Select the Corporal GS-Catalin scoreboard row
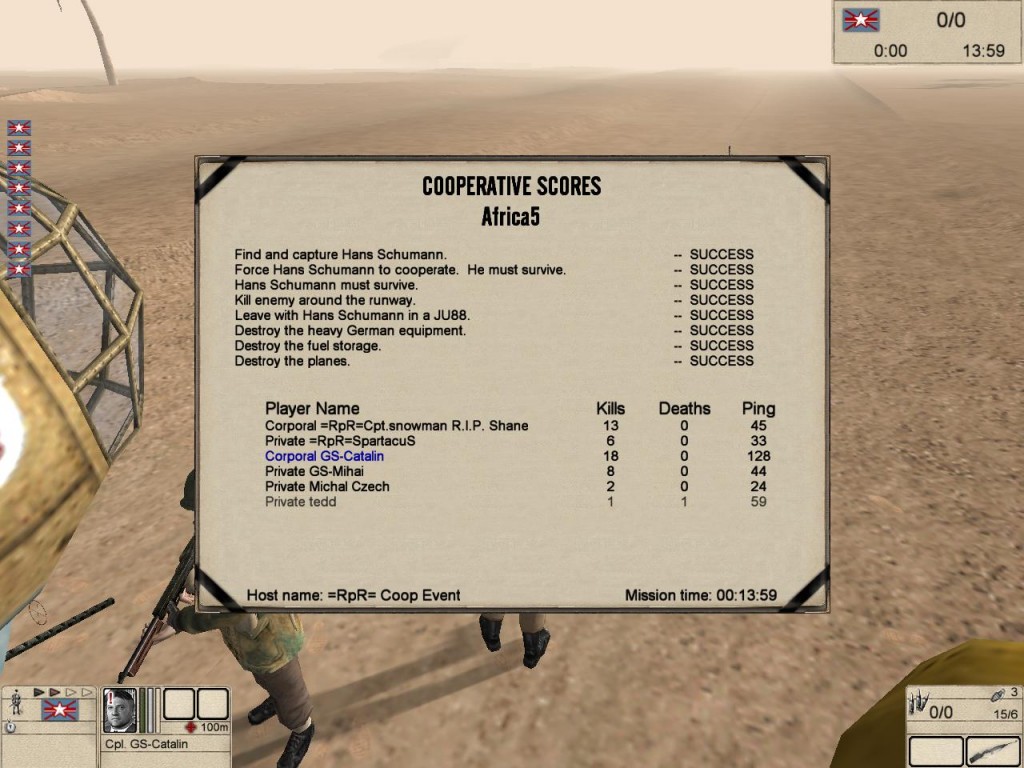 click(324, 456)
